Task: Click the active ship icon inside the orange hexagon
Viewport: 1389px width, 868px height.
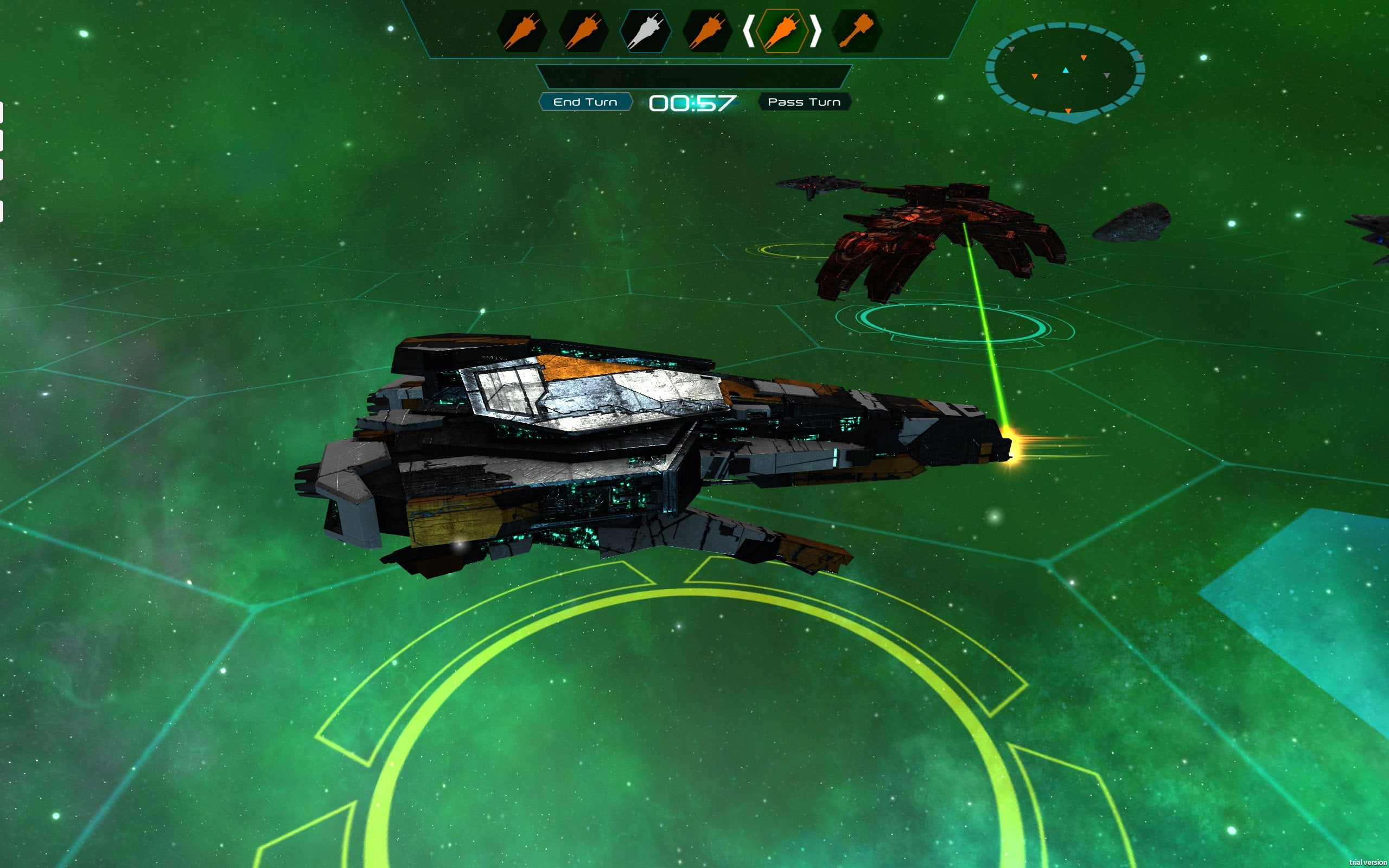Action: 783,31
